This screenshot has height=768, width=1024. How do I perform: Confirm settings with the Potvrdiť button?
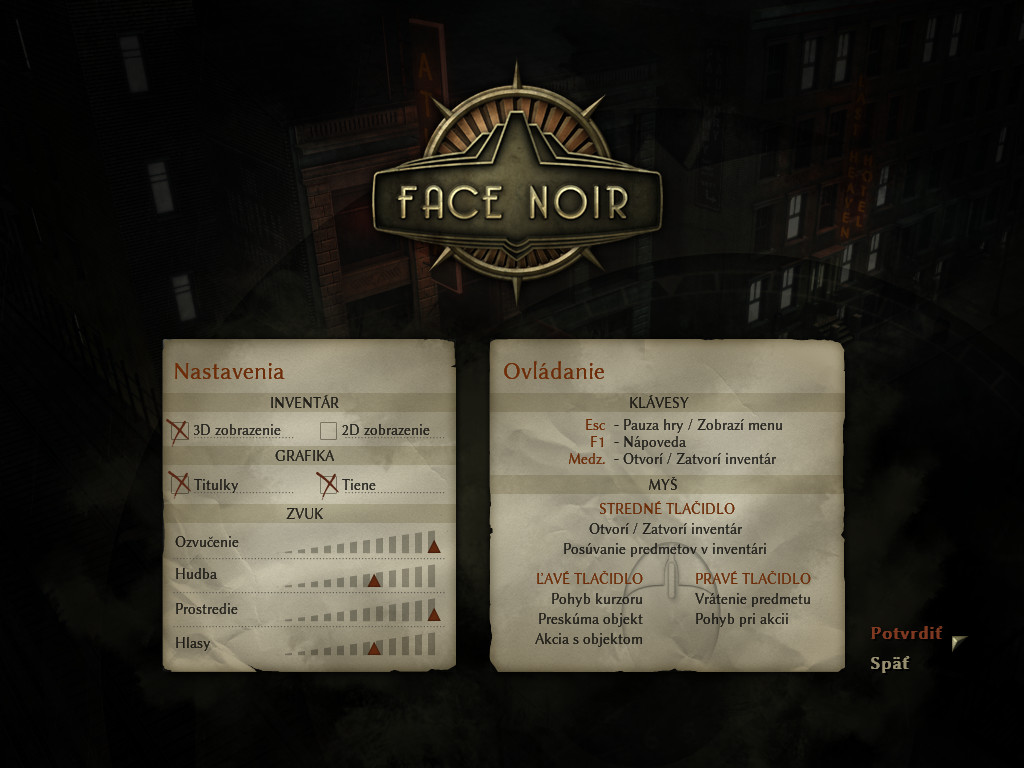906,633
